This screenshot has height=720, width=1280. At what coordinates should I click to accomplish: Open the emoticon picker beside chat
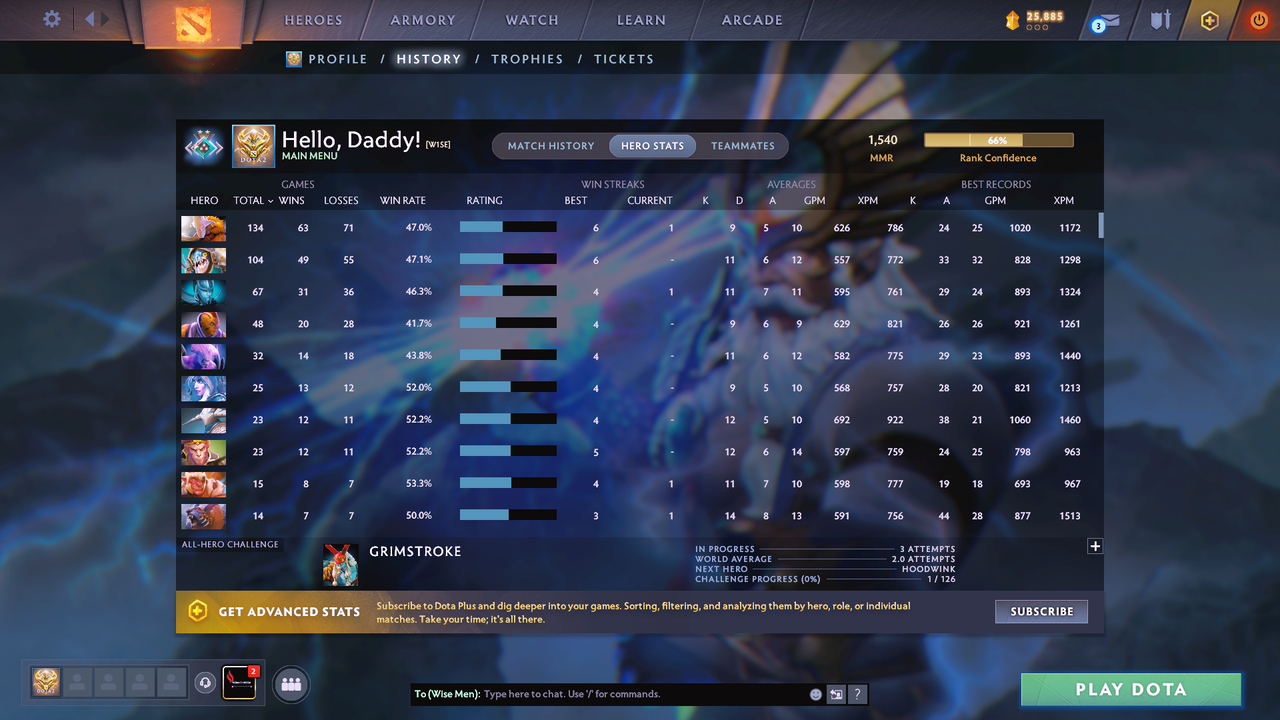[815, 693]
